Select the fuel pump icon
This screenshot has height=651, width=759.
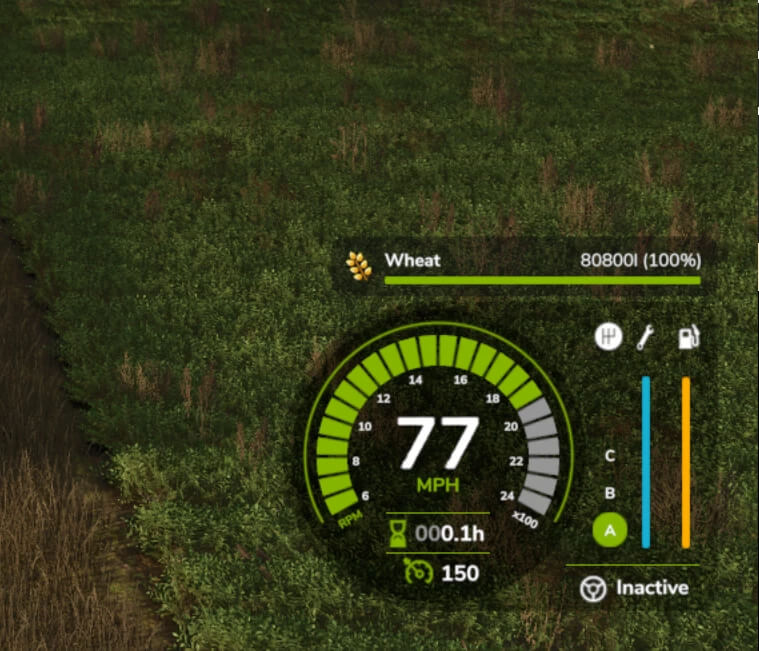click(687, 337)
